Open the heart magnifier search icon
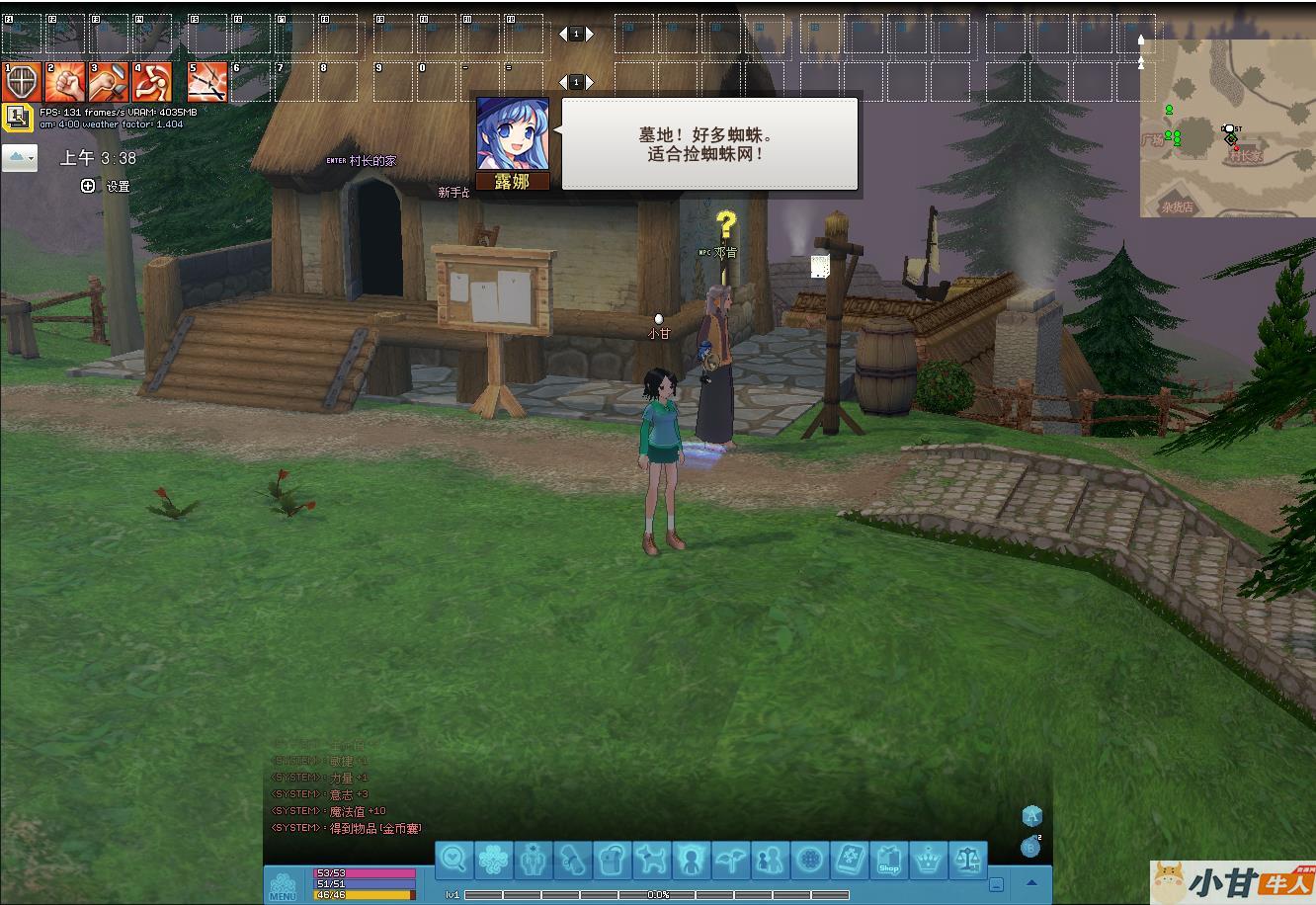The width and height of the screenshot is (1316, 905). pos(454,860)
